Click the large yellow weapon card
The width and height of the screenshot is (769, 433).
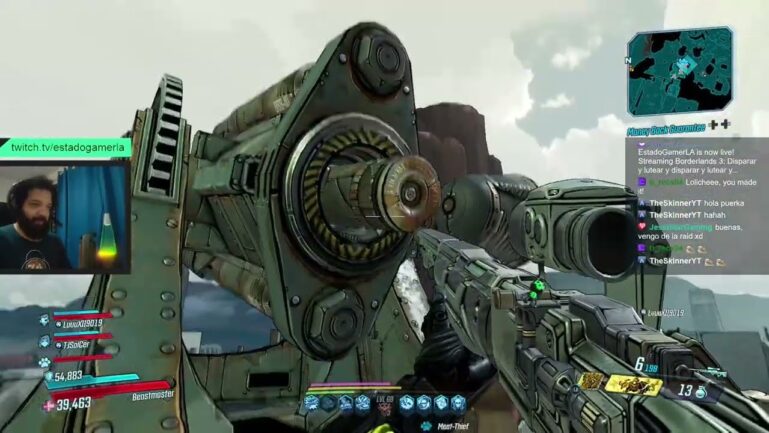pos(632,384)
